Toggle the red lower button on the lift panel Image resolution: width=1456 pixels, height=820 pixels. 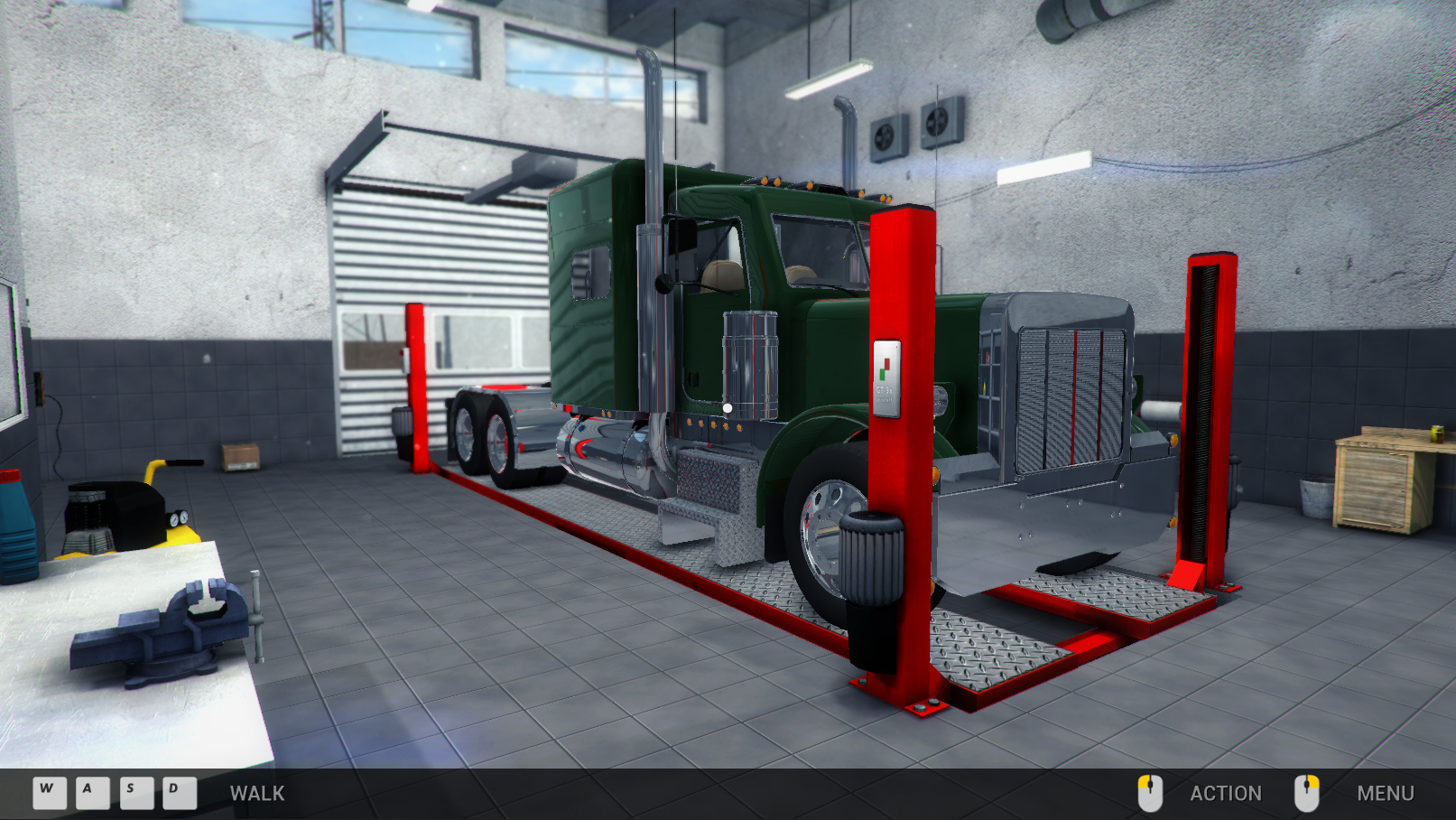(886, 363)
